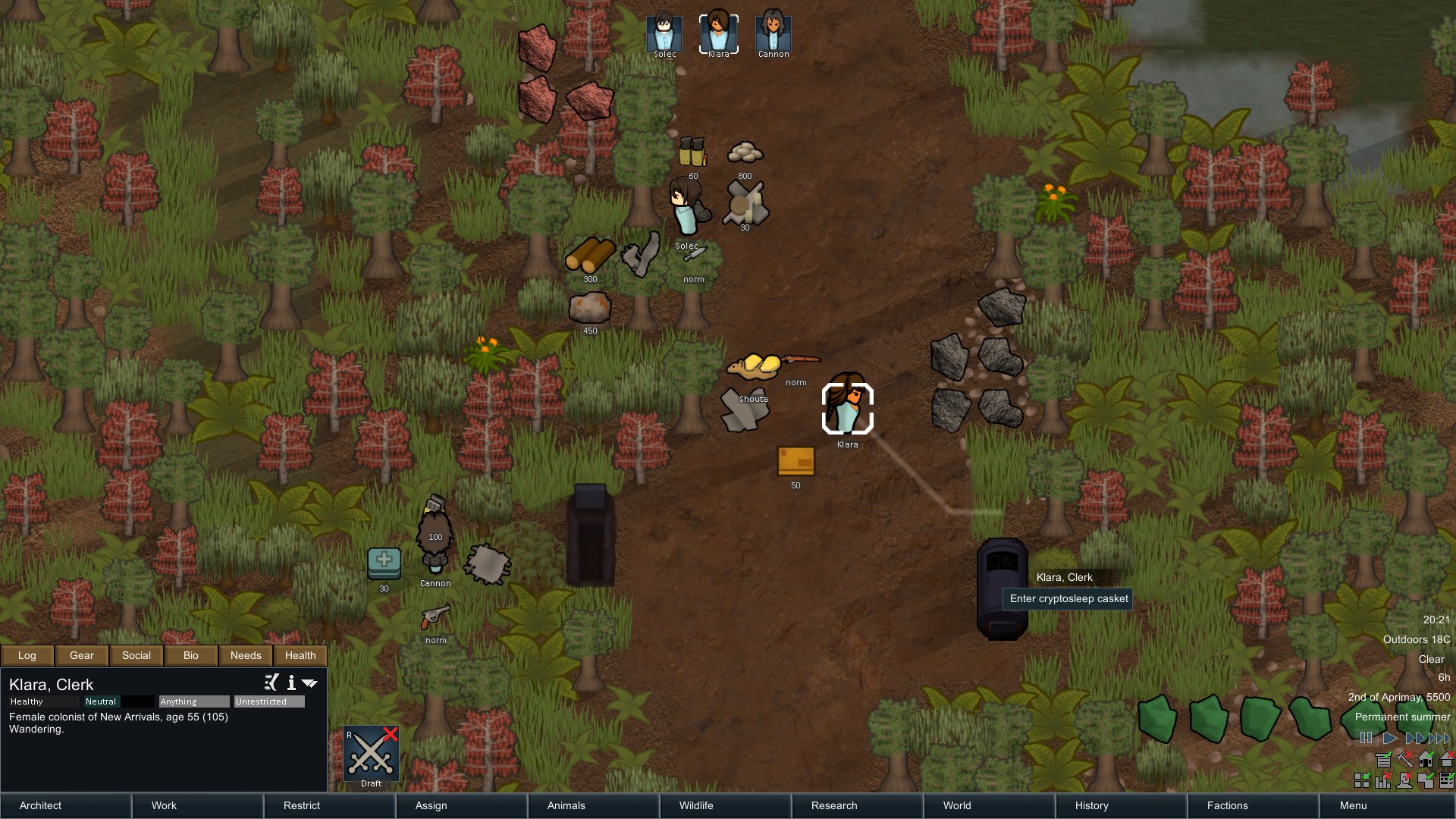Open the Work priorities tab
Image resolution: width=1456 pixels, height=819 pixels.
(x=197, y=805)
